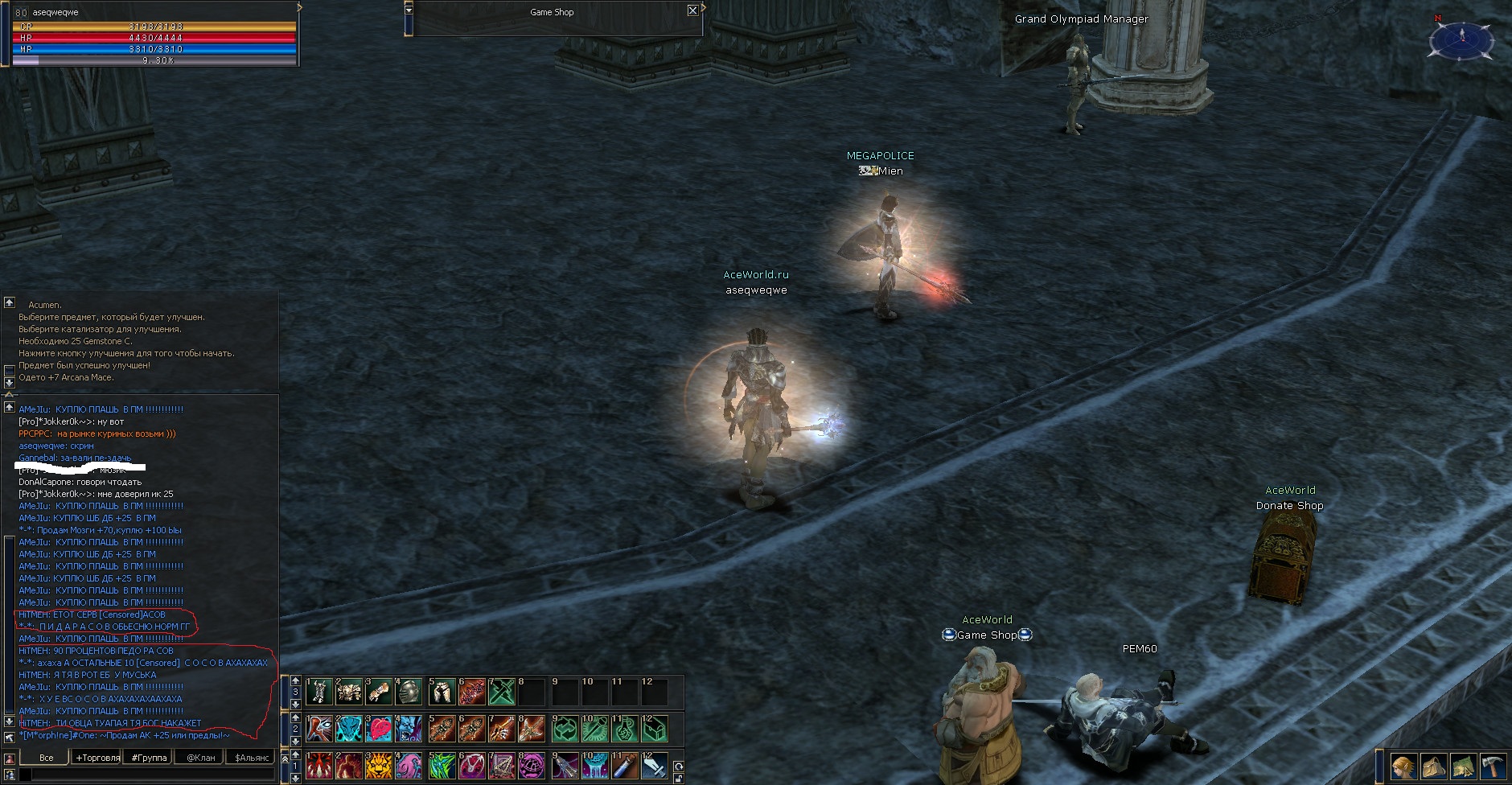
Task: Open the world map icon
Action: pyautogui.click(x=1463, y=767)
